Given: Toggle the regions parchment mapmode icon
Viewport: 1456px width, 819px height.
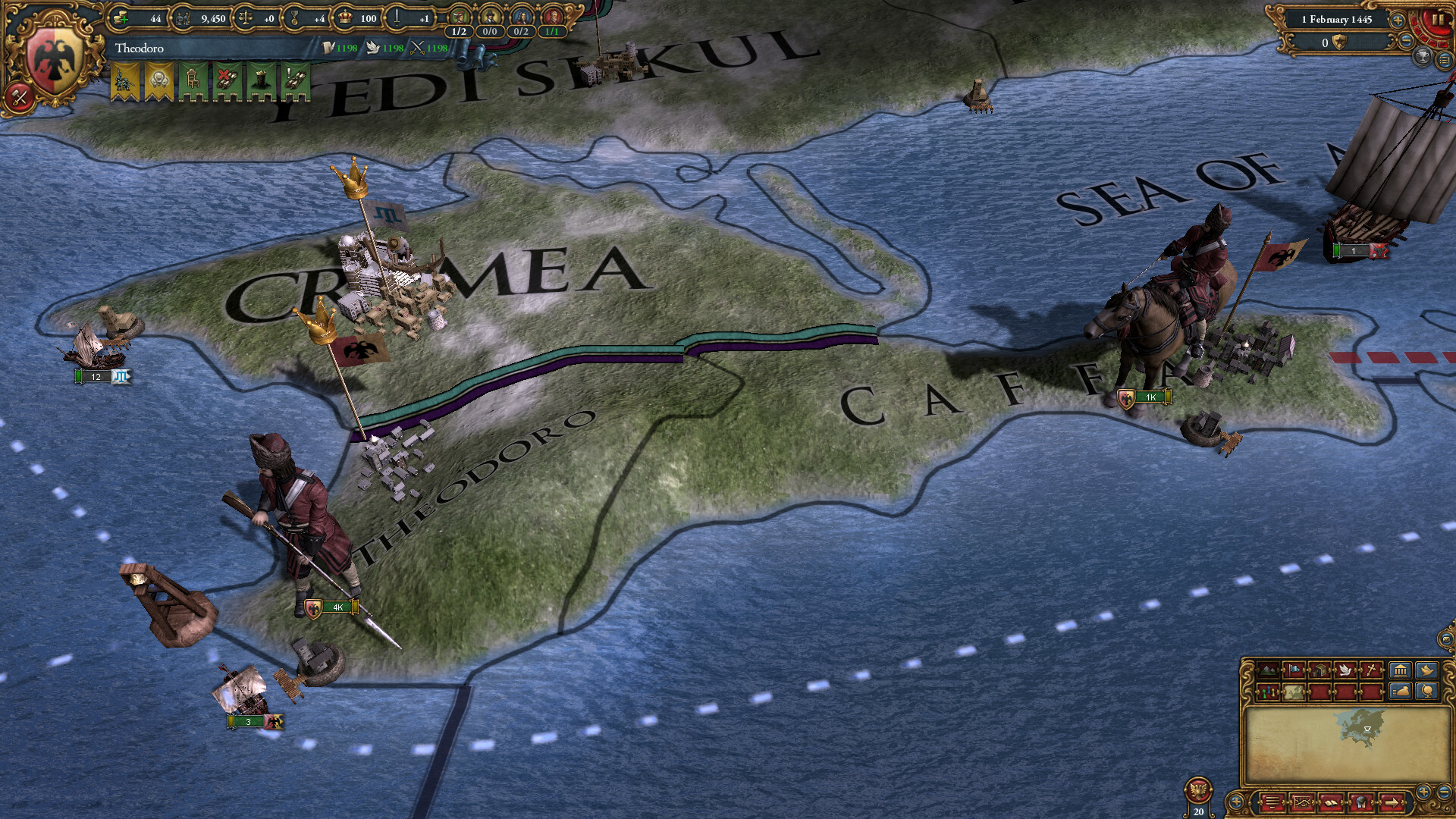Looking at the screenshot, I should pyautogui.click(x=1294, y=692).
